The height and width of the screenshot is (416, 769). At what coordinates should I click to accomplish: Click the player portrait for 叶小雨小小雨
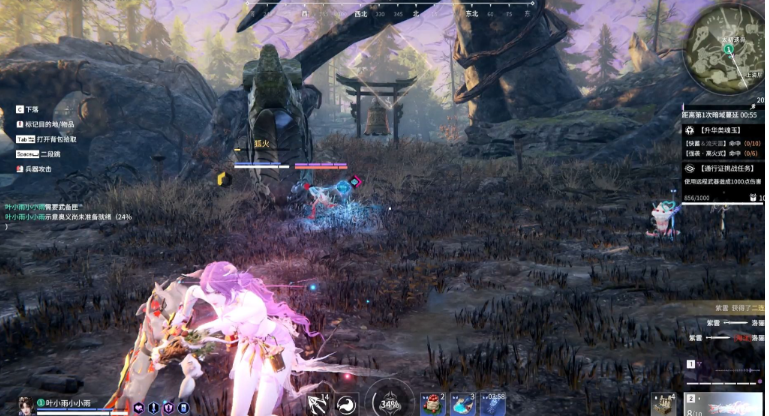25,405
